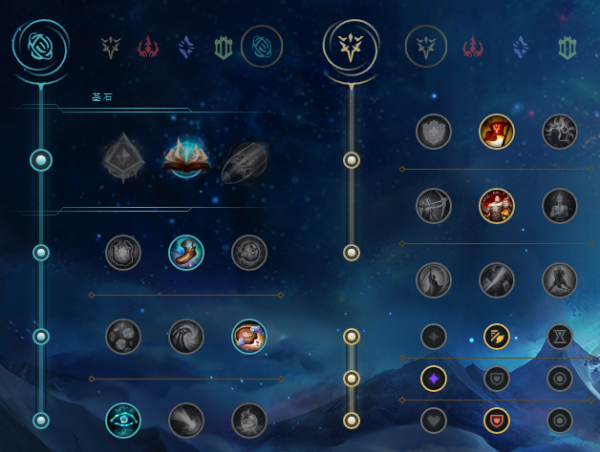Pick the heart-shaped health shard
The image size is (600, 452).
coord(433,420)
